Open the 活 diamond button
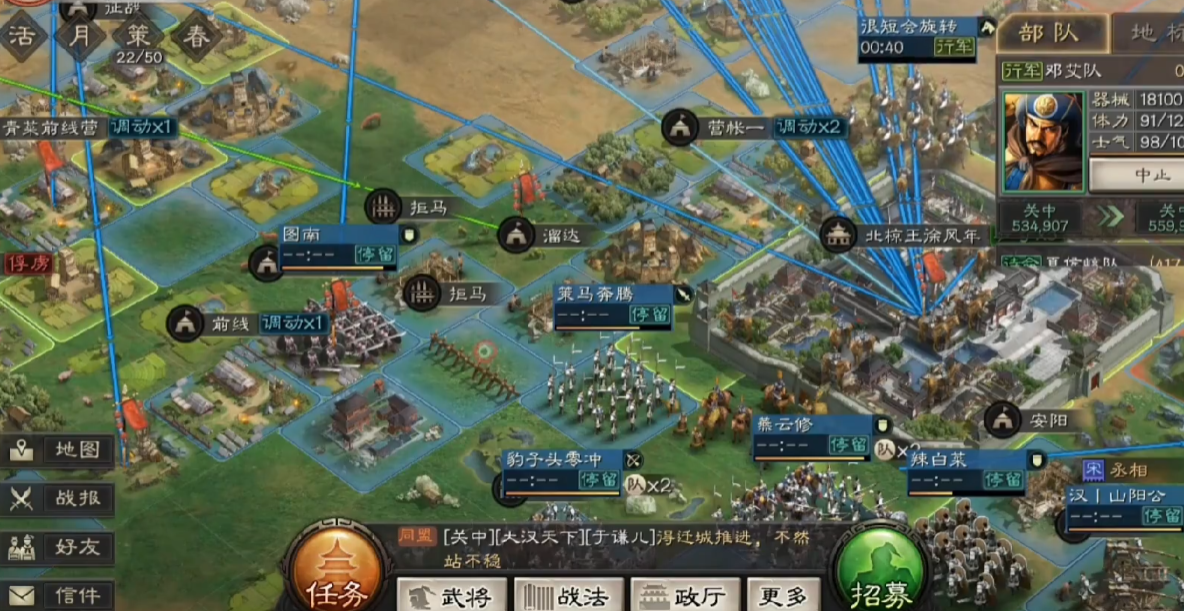 22,37
